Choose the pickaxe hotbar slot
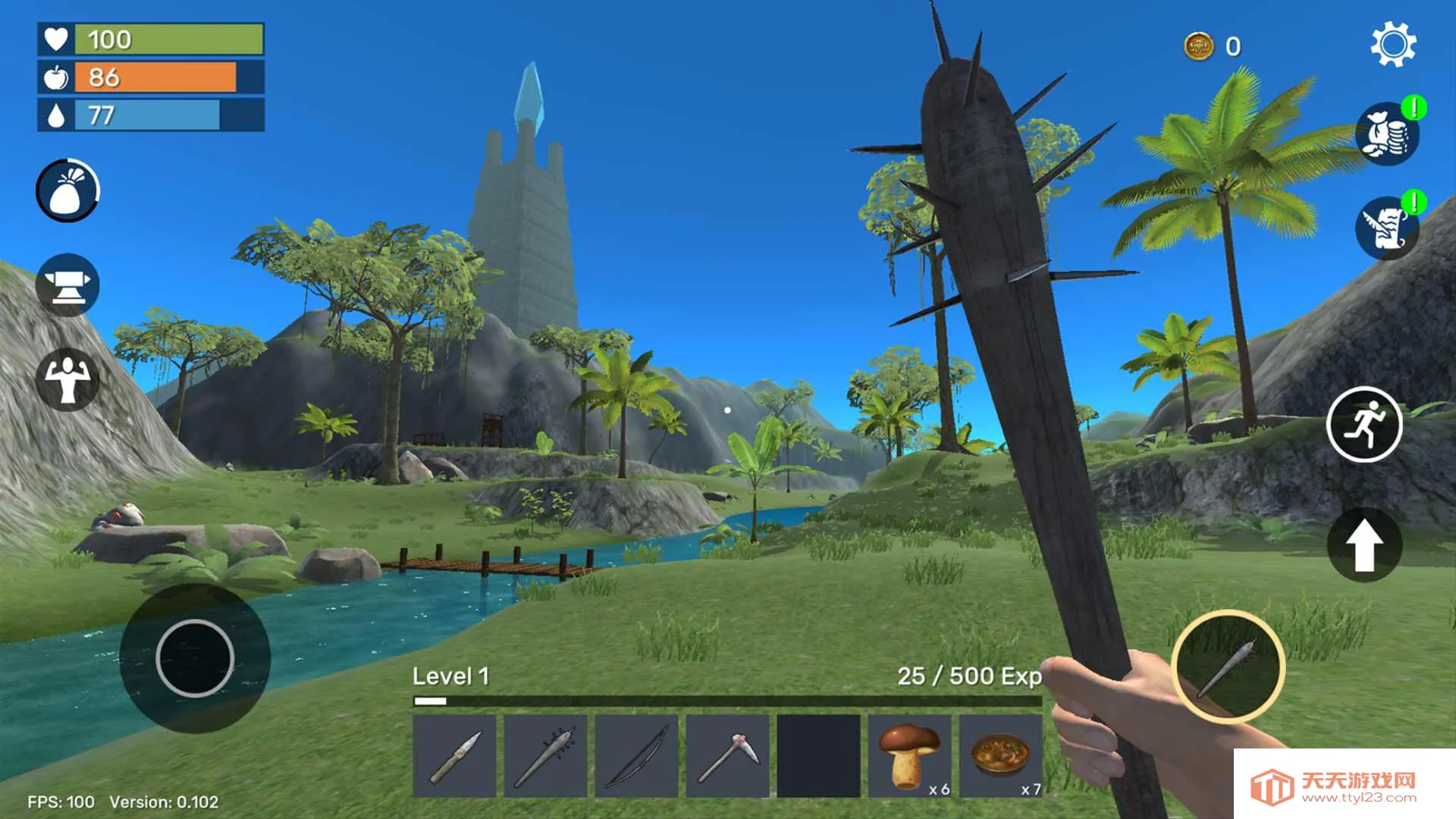 pos(728,756)
